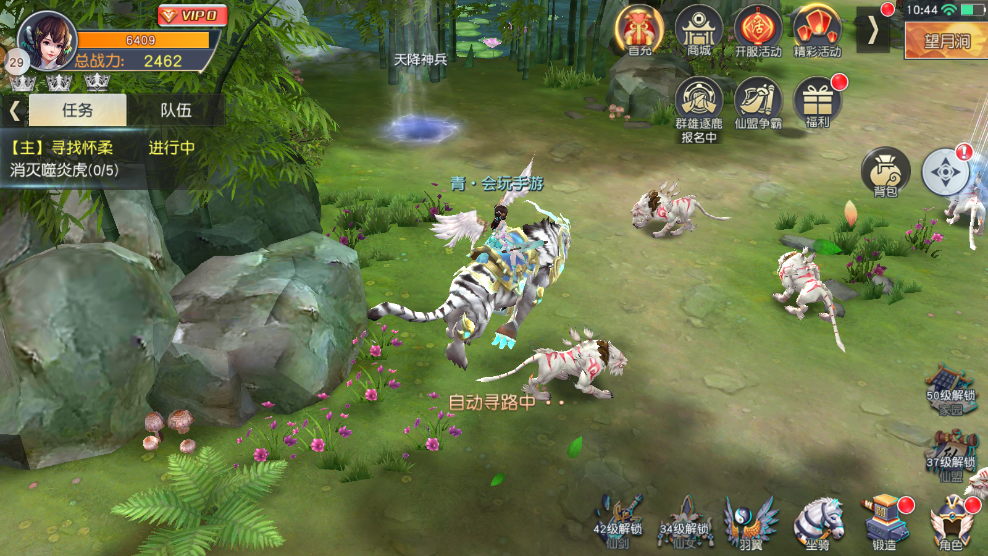Open the 坐骑 mount menu
This screenshot has height=556, width=988.
pyautogui.click(x=818, y=522)
